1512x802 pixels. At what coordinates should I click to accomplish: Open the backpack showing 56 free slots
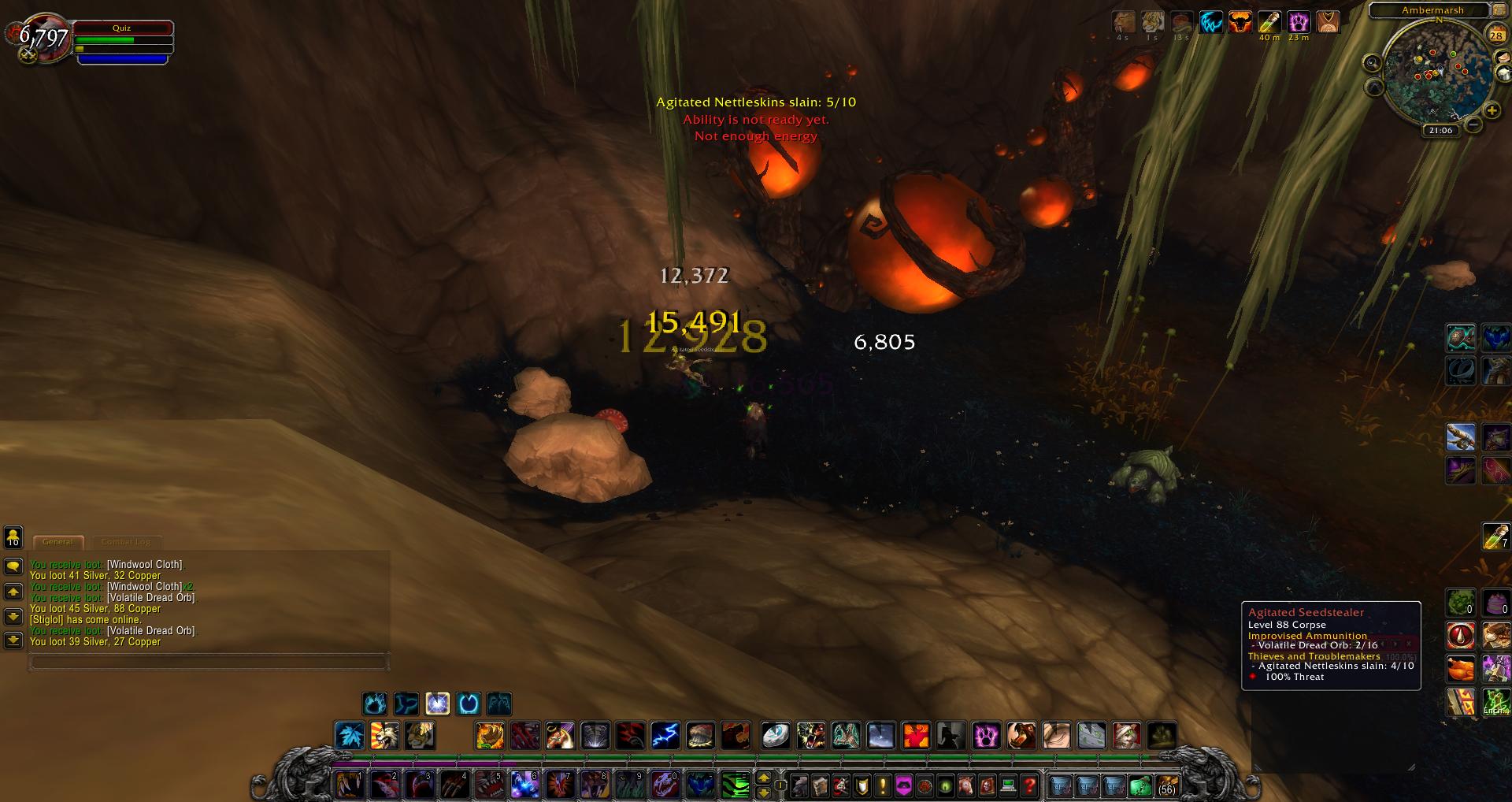1166,785
